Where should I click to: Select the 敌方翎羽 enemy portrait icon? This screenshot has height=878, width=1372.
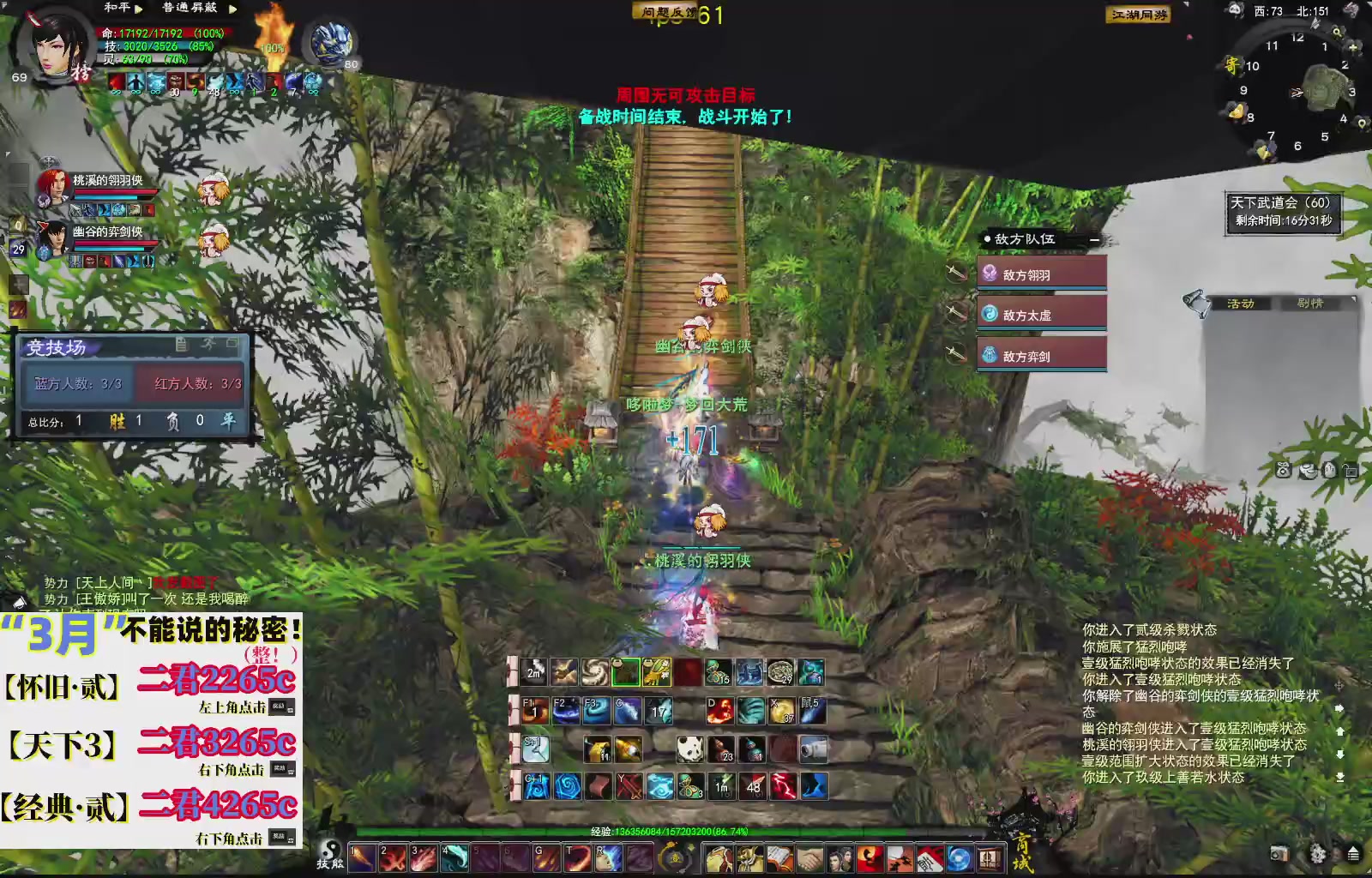click(988, 273)
